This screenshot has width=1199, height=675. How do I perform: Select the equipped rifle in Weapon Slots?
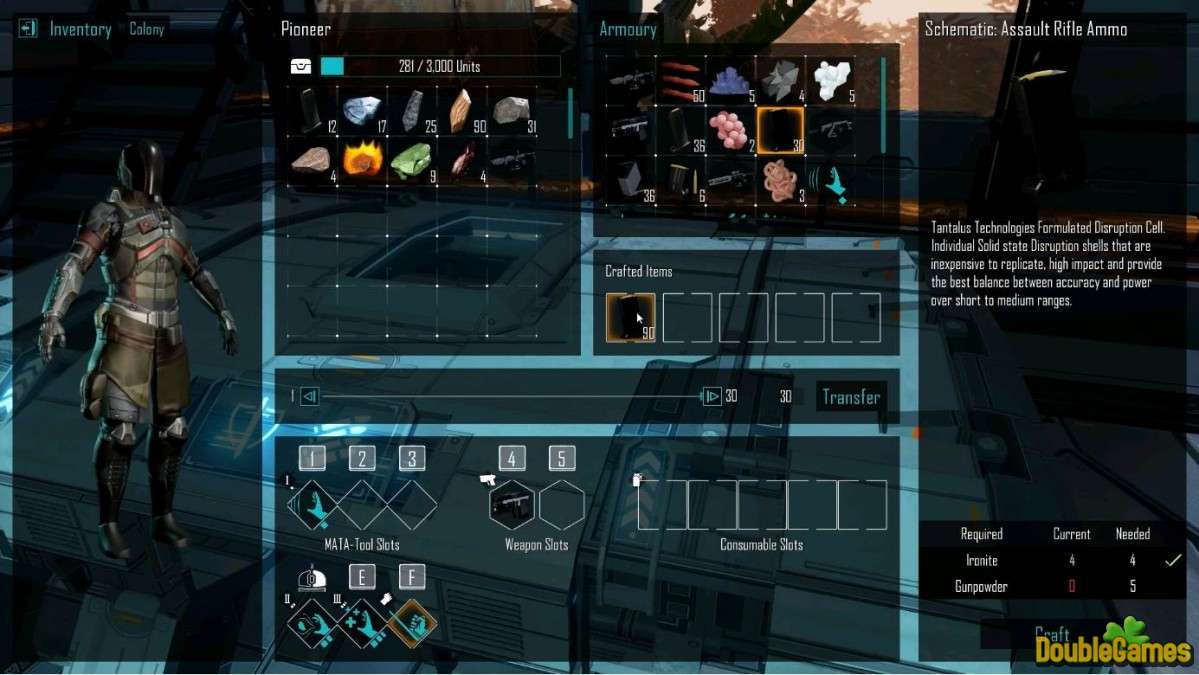(x=511, y=505)
